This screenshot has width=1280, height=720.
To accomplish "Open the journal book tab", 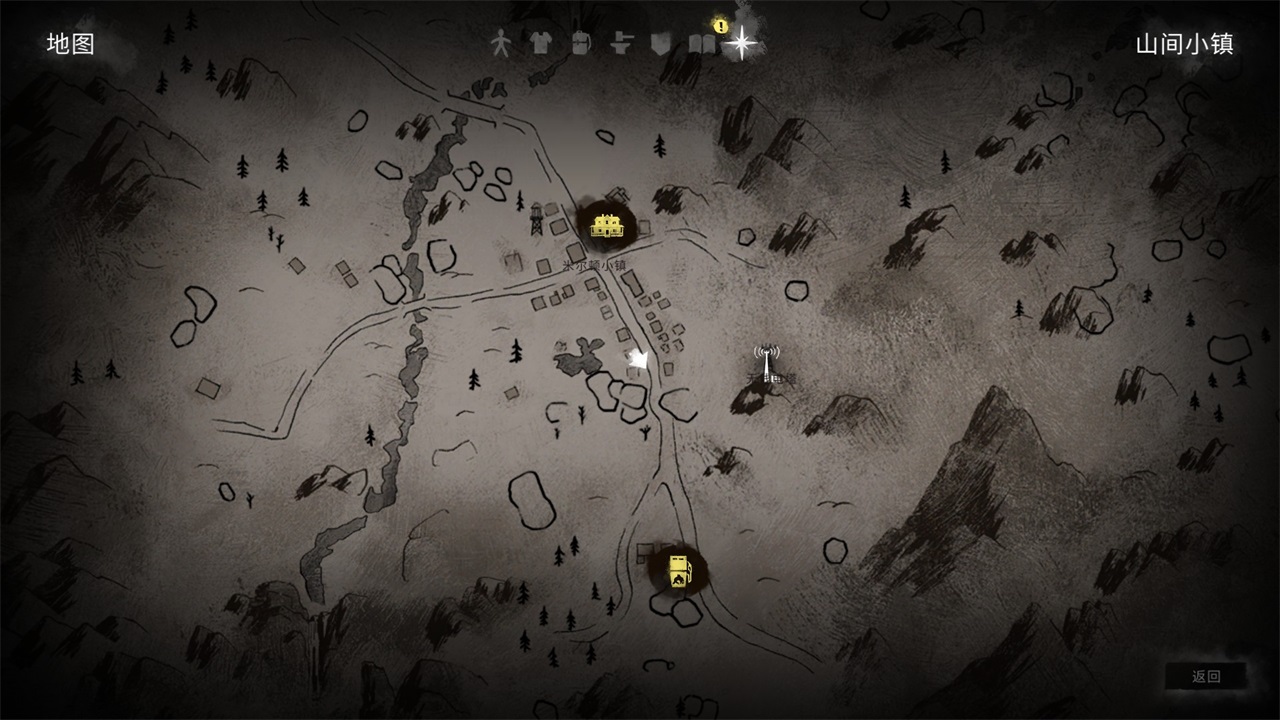I will (702, 44).
